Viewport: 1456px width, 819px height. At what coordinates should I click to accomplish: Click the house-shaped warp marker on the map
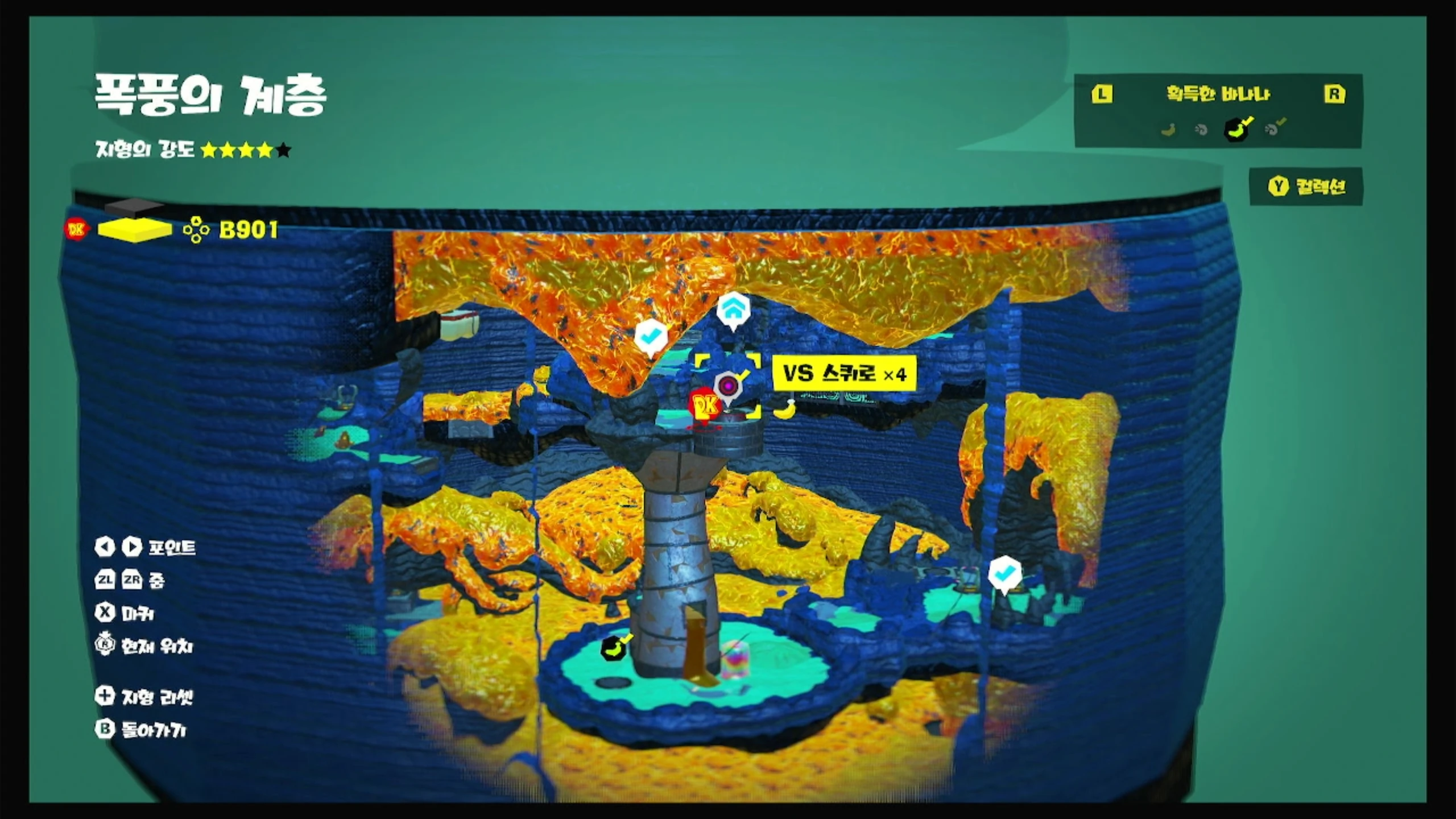[x=733, y=309]
